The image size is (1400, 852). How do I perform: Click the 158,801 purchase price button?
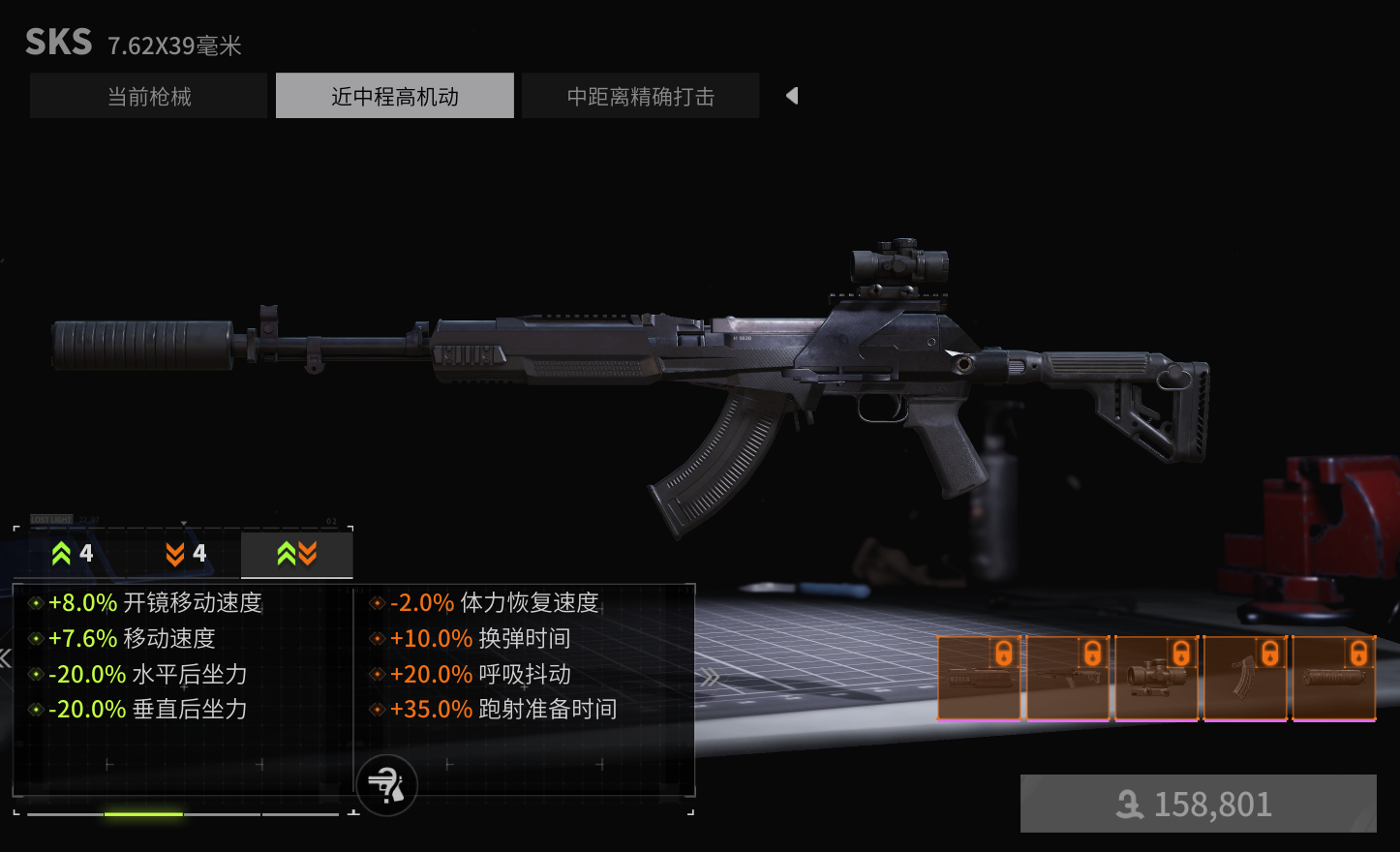pyautogui.click(x=1198, y=804)
